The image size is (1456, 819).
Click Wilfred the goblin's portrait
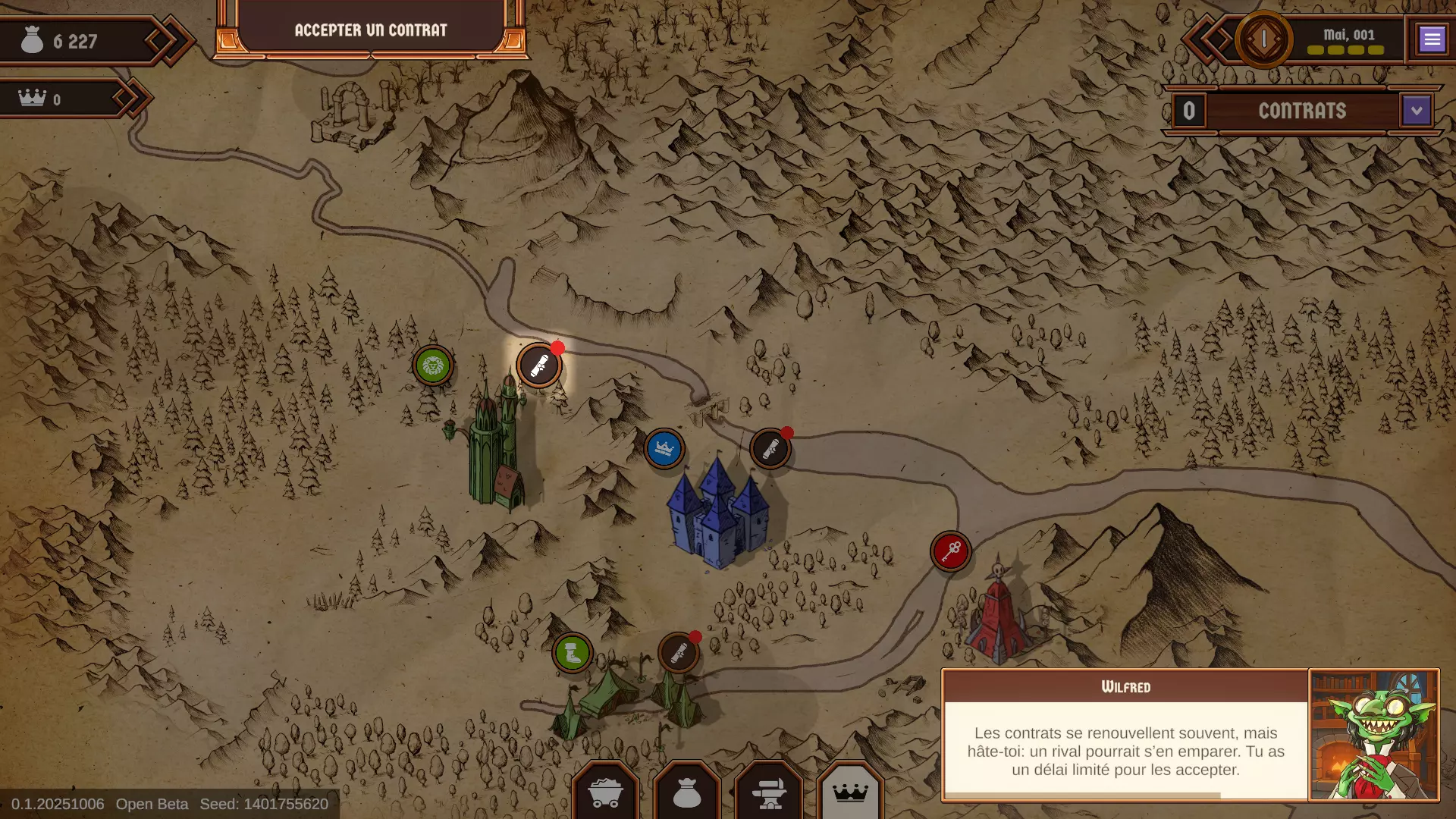pos(1373,735)
